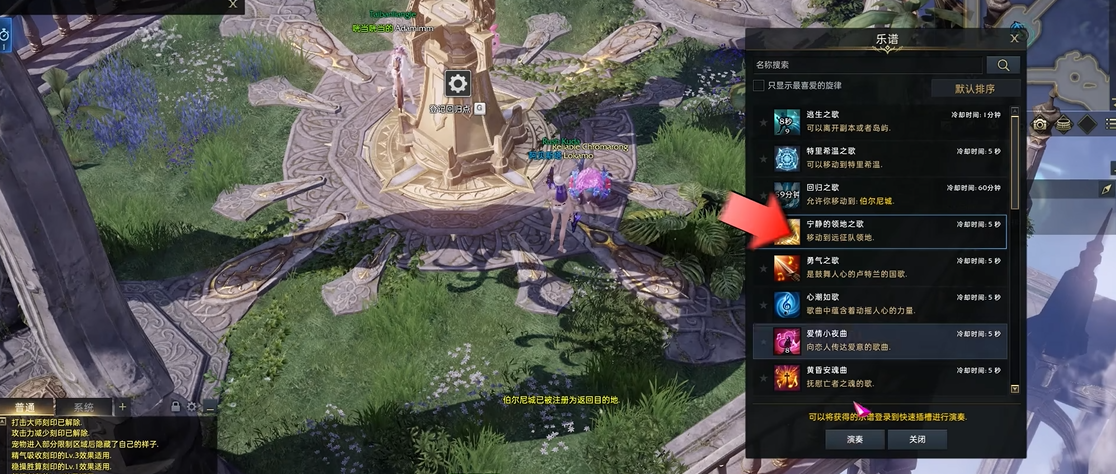The width and height of the screenshot is (1116, 474).
Task: Select 宁静的领地之歌 in the song list
Action: pyautogui.click(x=880, y=231)
